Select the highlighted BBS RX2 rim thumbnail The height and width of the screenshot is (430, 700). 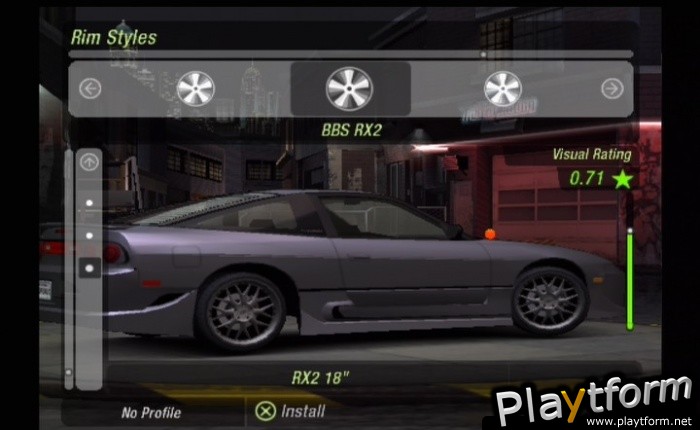pyautogui.click(x=349, y=88)
